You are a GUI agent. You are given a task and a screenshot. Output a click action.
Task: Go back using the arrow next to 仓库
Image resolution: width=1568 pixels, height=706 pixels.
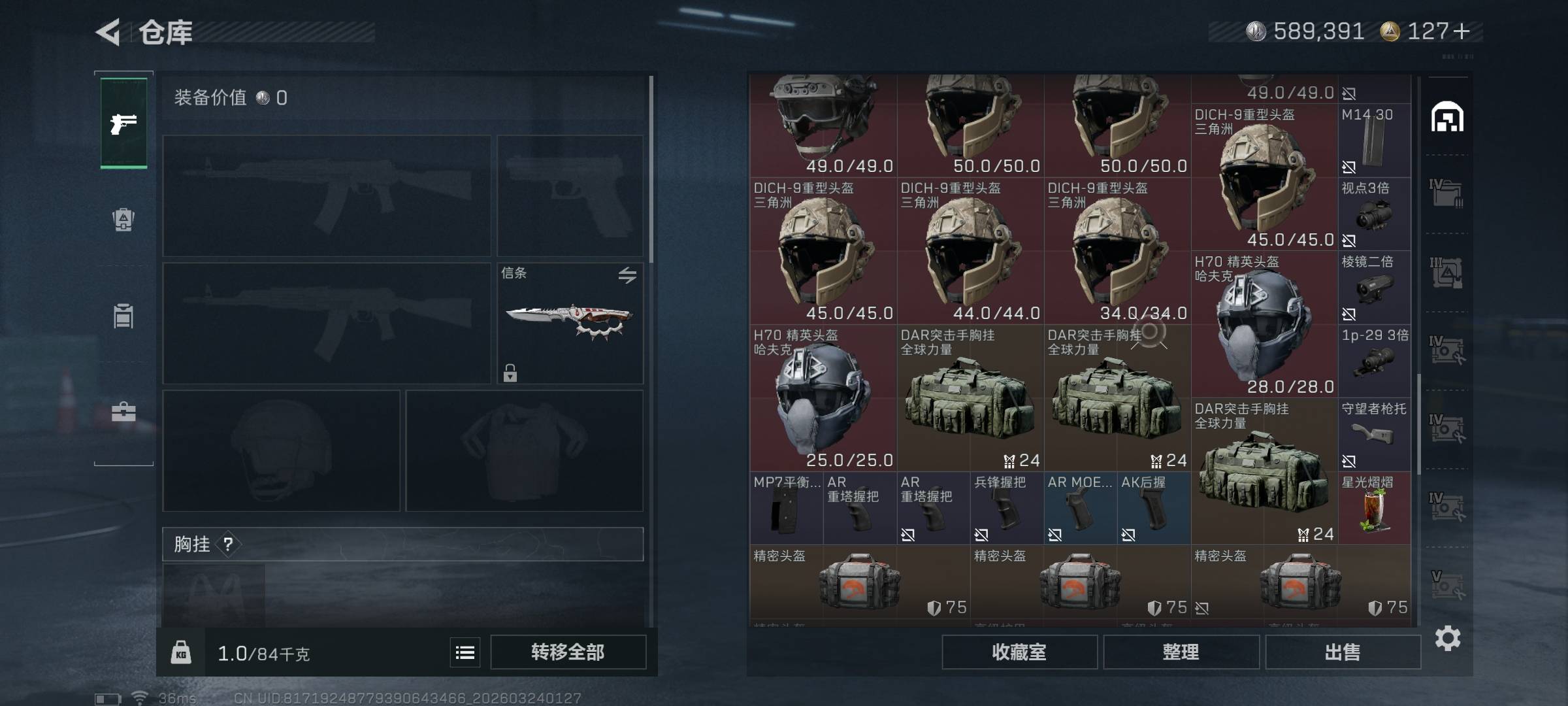point(108,32)
